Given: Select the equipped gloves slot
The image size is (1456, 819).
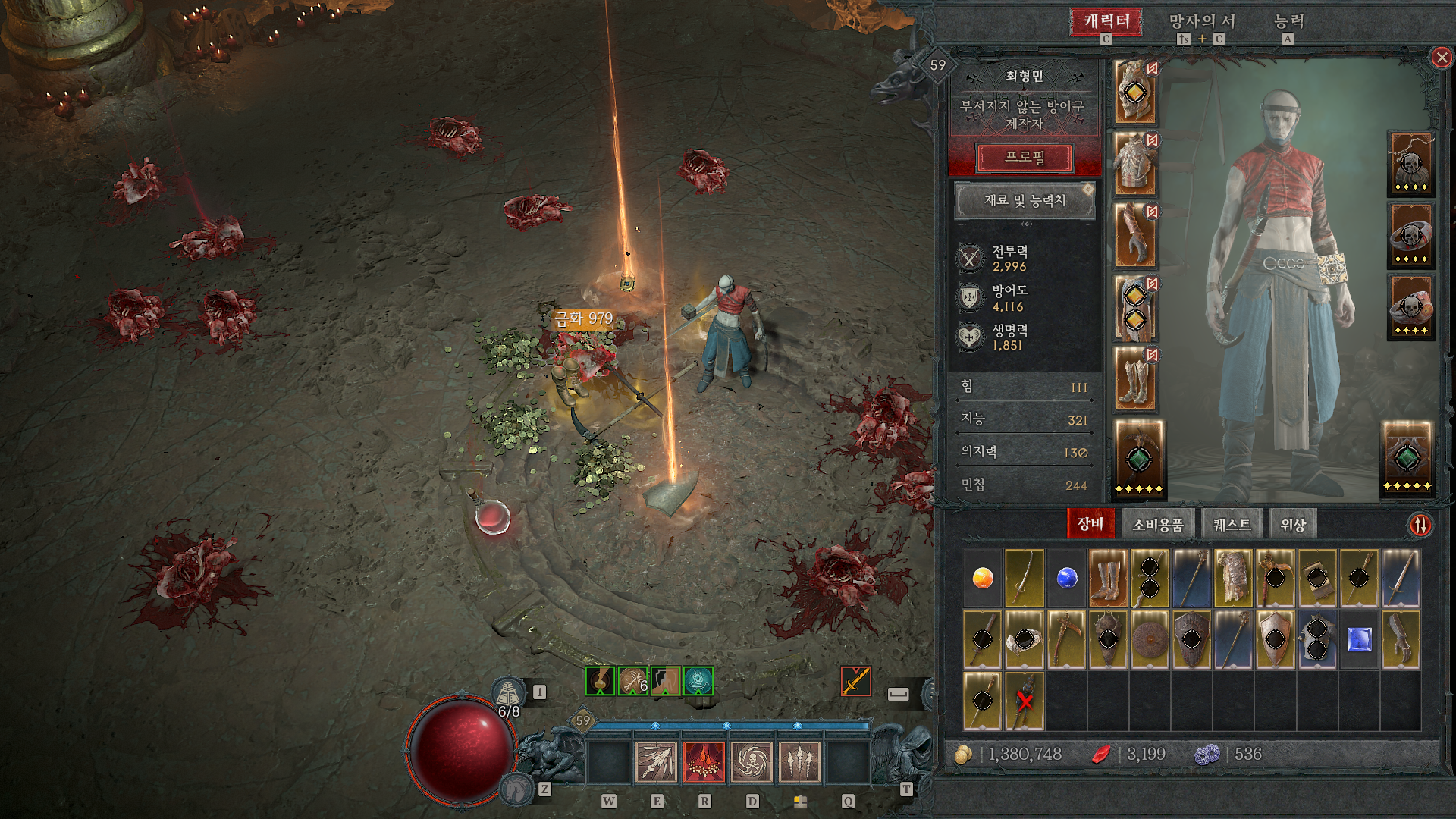Looking at the screenshot, I should point(1135,235).
